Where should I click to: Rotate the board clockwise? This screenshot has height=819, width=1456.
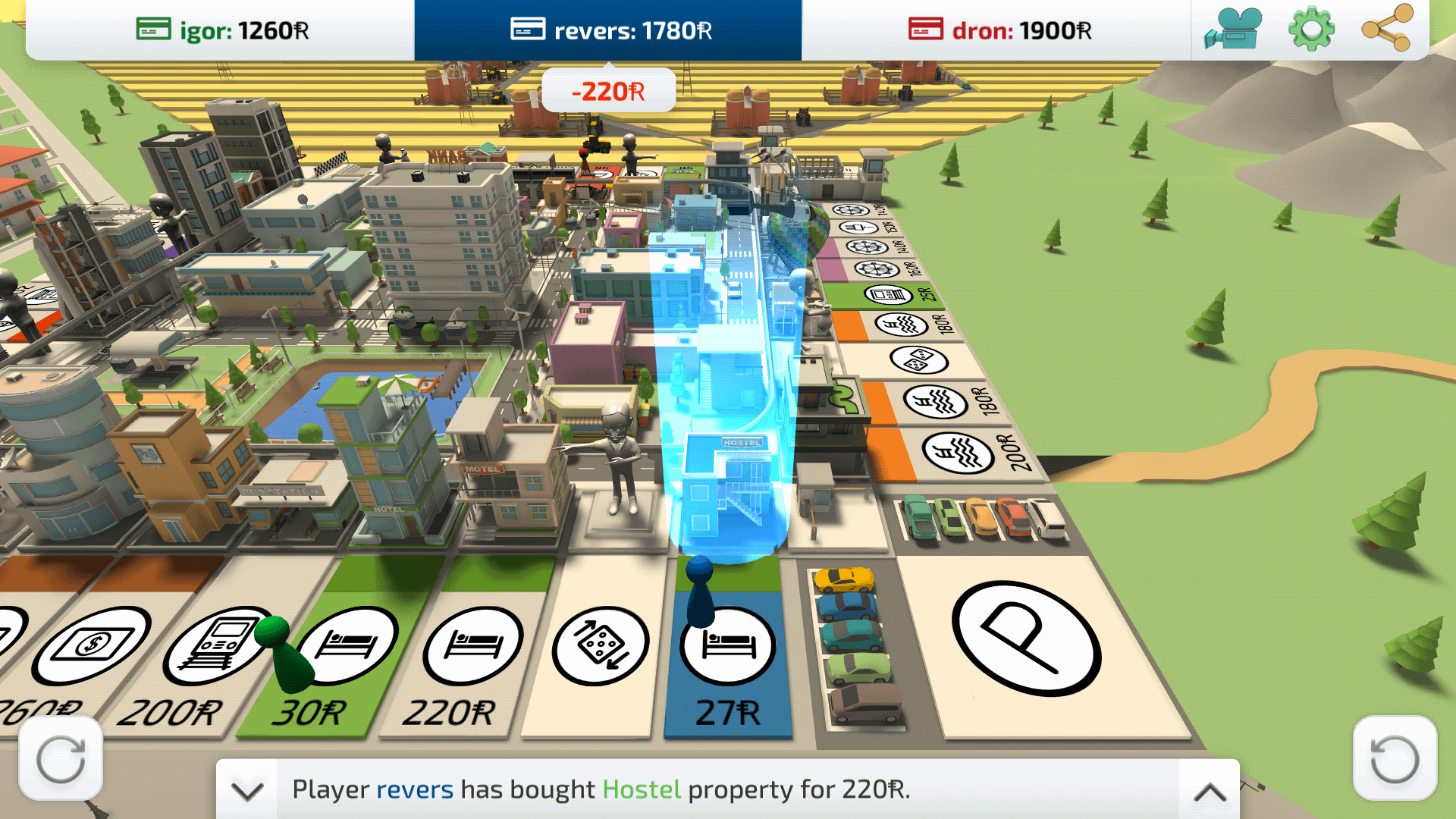(x=61, y=759)
